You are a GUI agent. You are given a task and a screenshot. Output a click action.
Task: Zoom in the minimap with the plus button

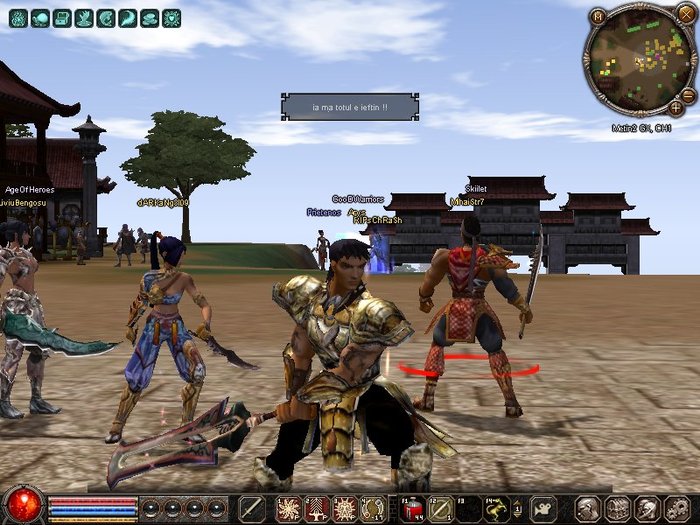click(676, 106)
